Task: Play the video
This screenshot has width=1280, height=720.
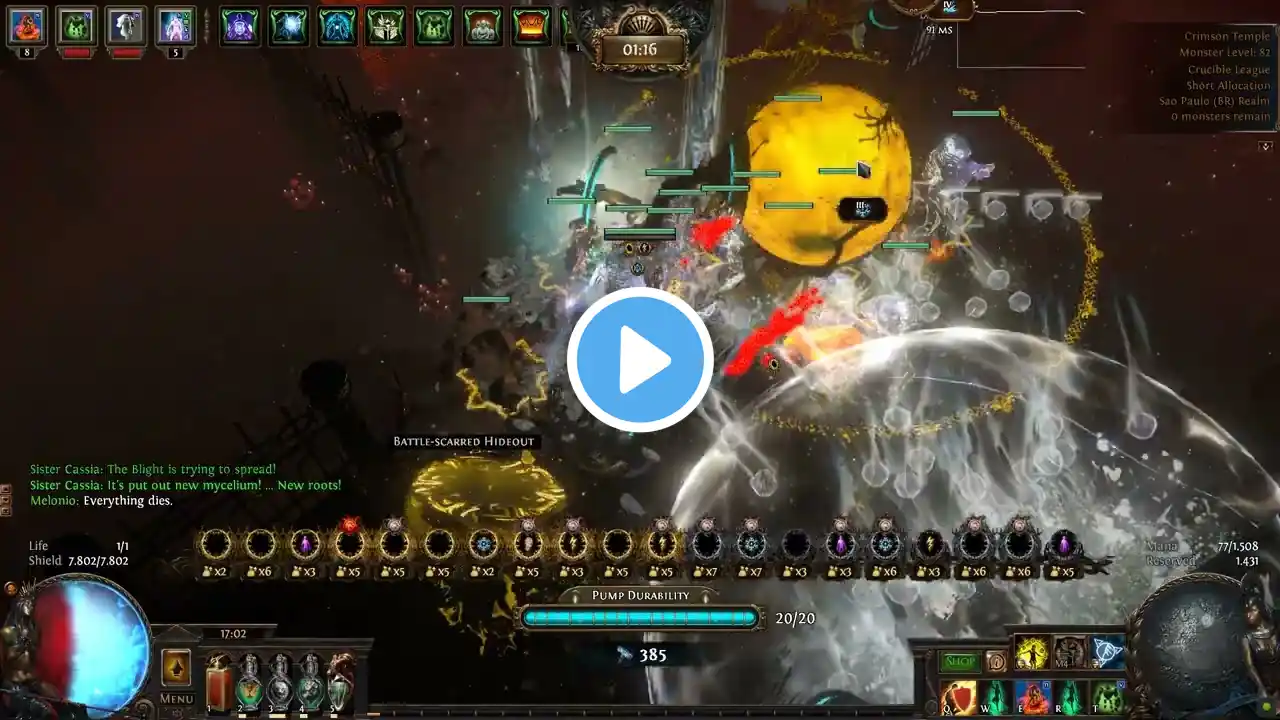Action: (x=640, y=360)
